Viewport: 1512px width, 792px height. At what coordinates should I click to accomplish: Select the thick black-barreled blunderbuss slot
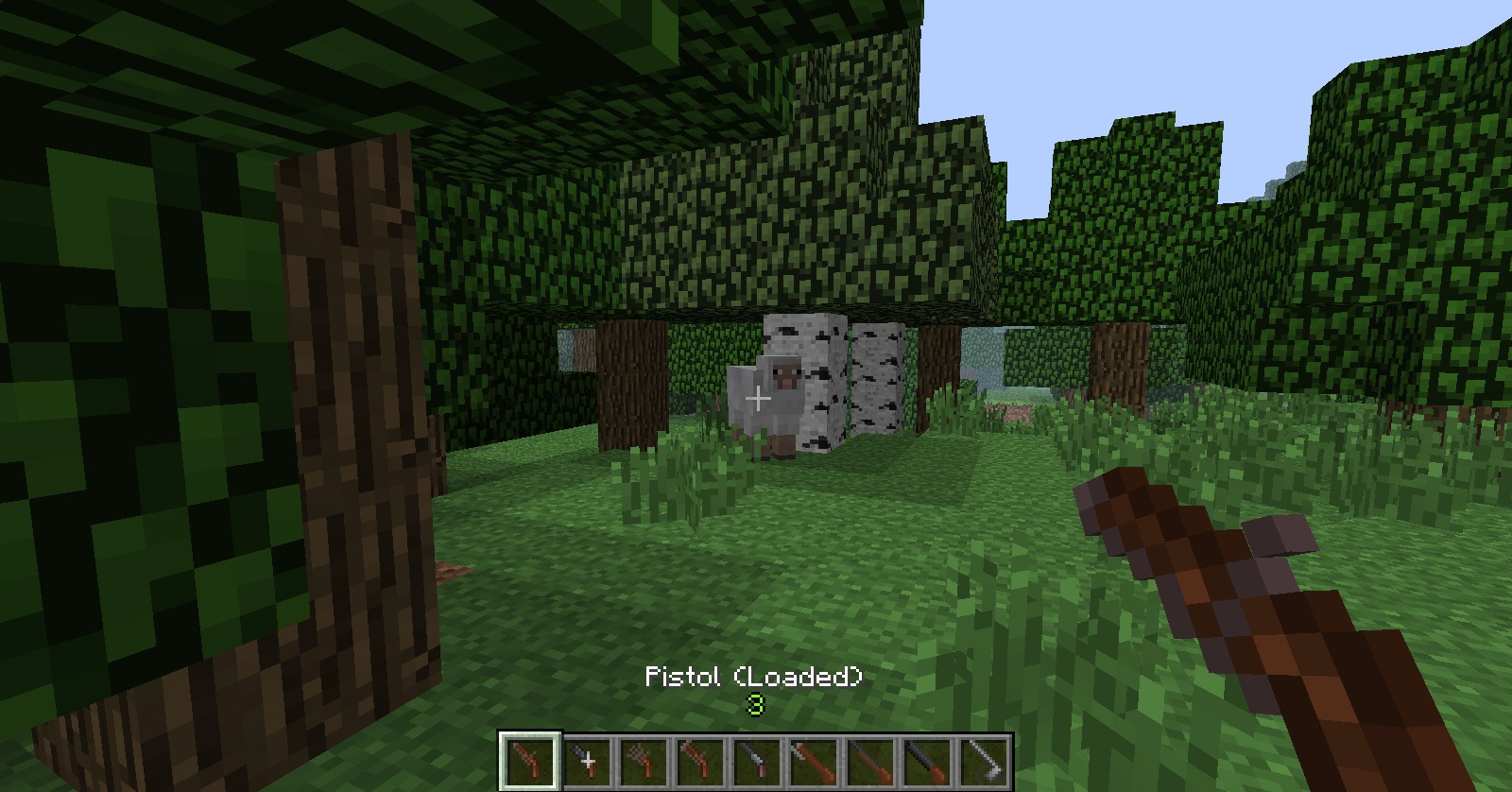tap(927, 761)
